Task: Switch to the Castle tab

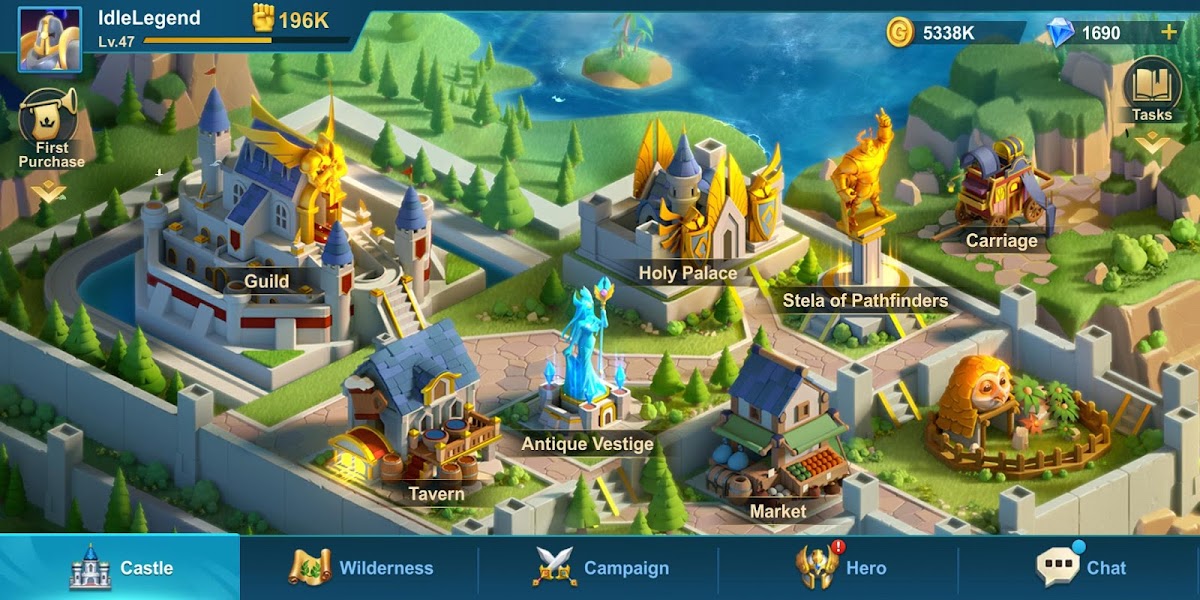Action: pyautogui.click(x=120, y=567)
